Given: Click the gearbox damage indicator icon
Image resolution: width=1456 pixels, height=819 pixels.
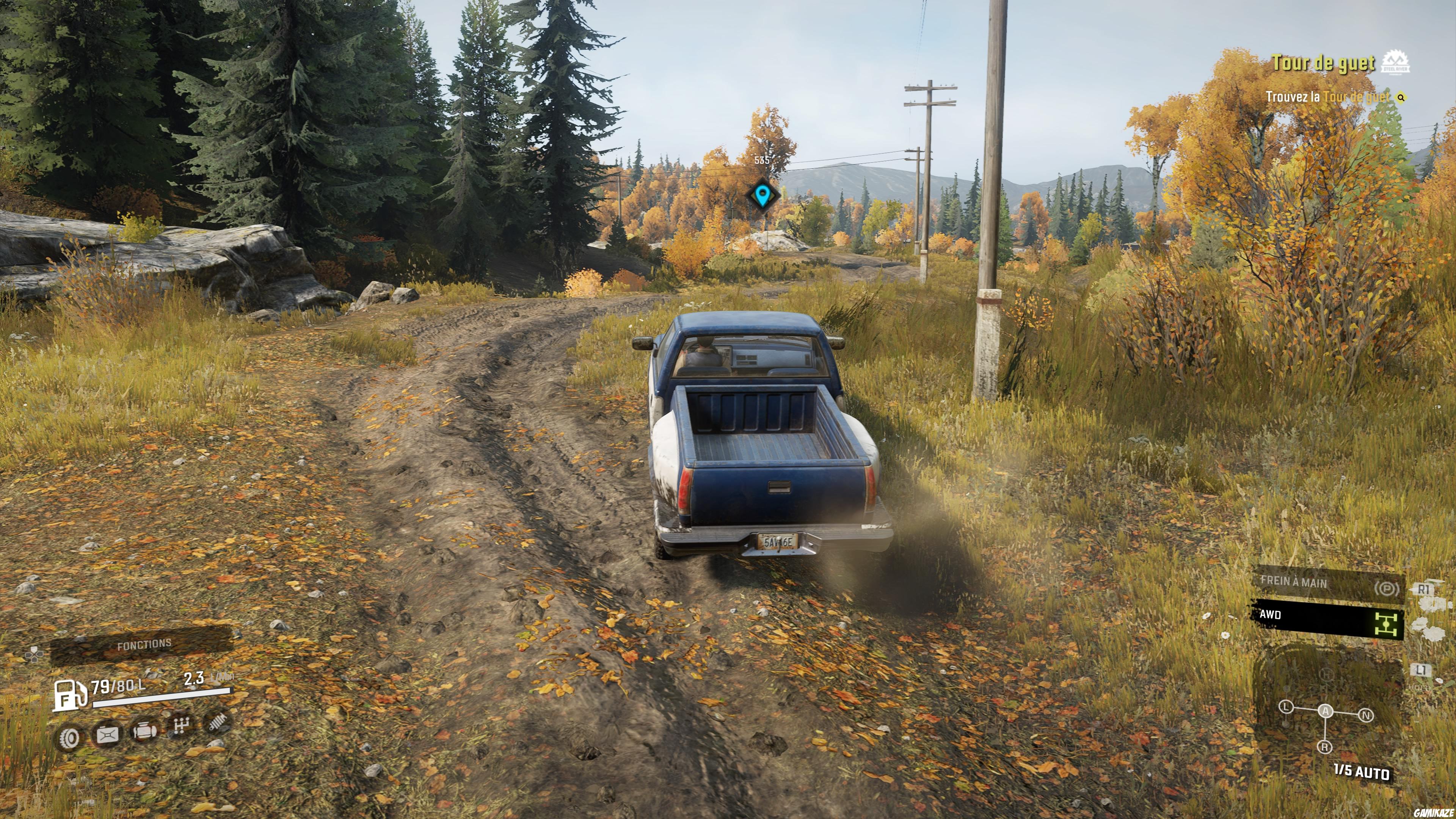Looking at the screenshot, I should [x=181, y=726].
